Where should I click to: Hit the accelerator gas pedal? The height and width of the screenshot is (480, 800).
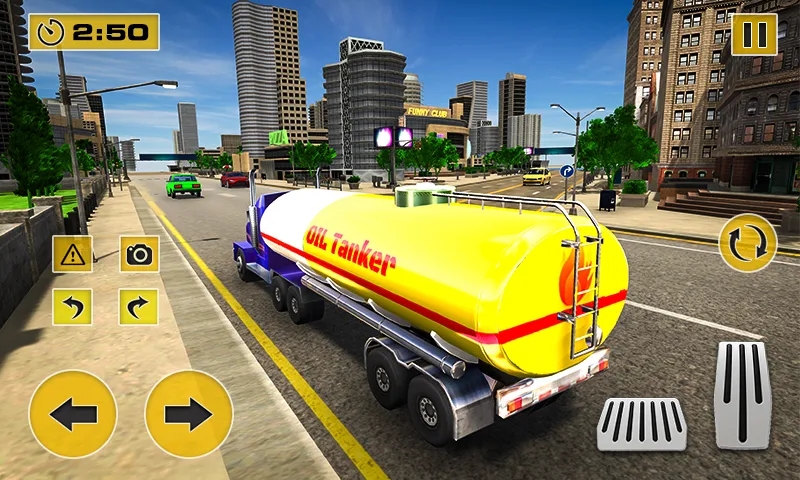(742, 394)
